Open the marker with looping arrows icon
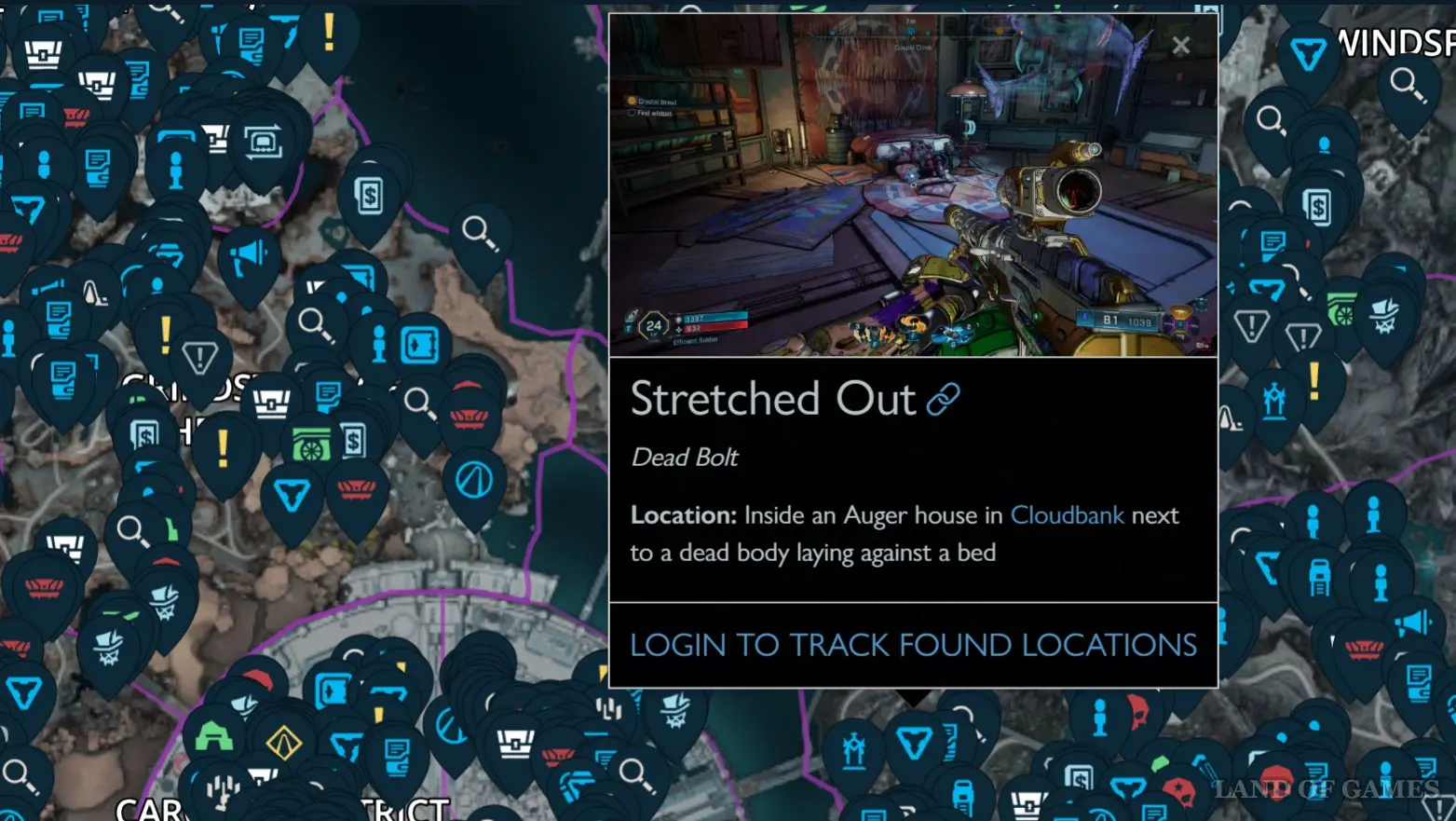Viewport: 1456px width, 821px height. [x=264, y=144]
